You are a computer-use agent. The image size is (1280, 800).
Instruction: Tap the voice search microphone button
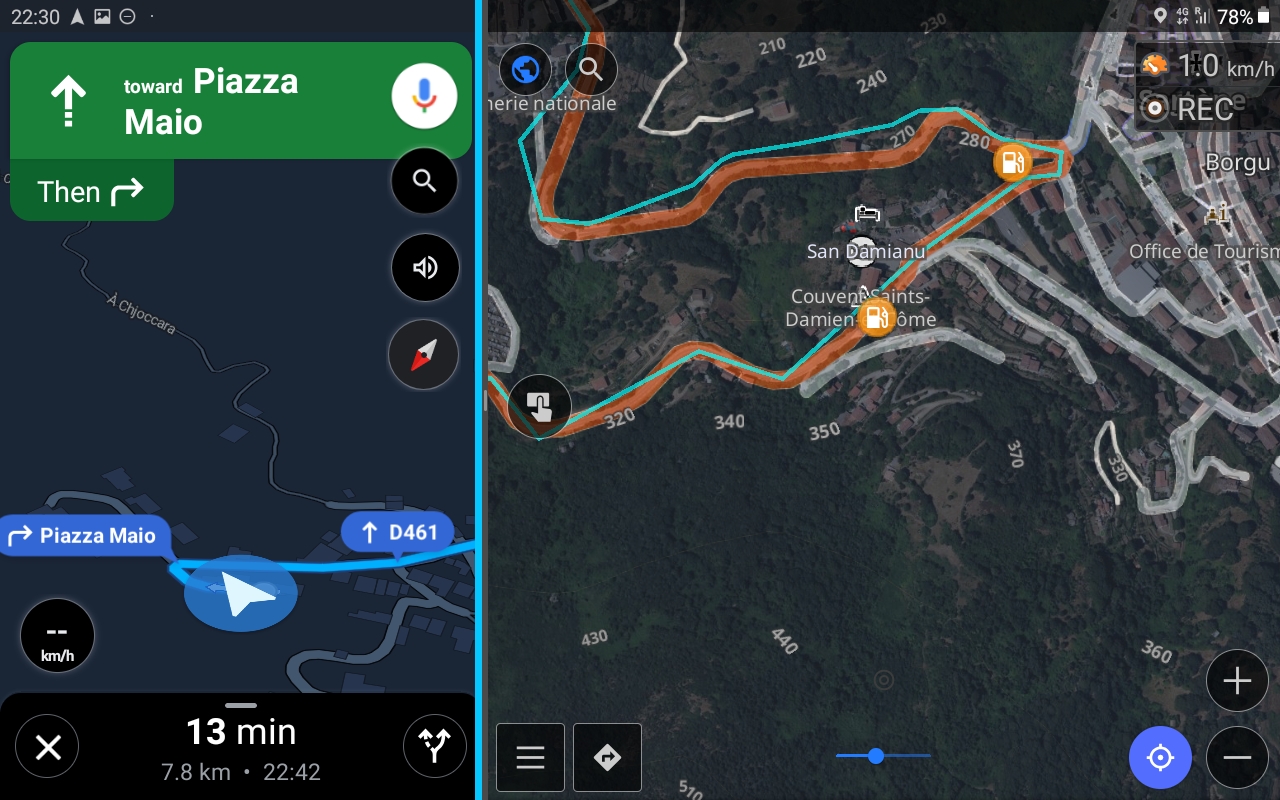point(424,96)
